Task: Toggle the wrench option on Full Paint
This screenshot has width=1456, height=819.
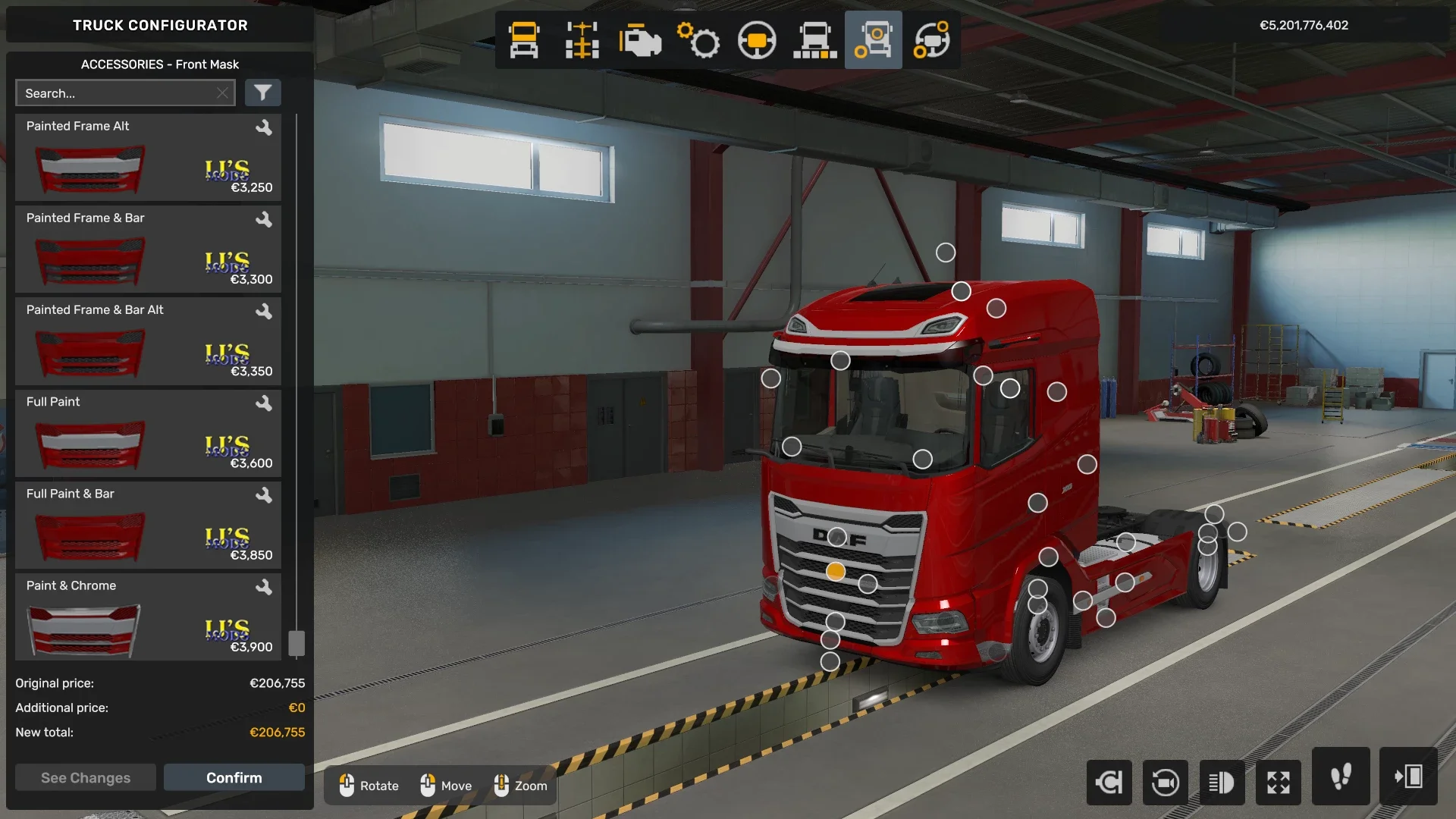Action: pyautogui.click(x=265, y=403)
